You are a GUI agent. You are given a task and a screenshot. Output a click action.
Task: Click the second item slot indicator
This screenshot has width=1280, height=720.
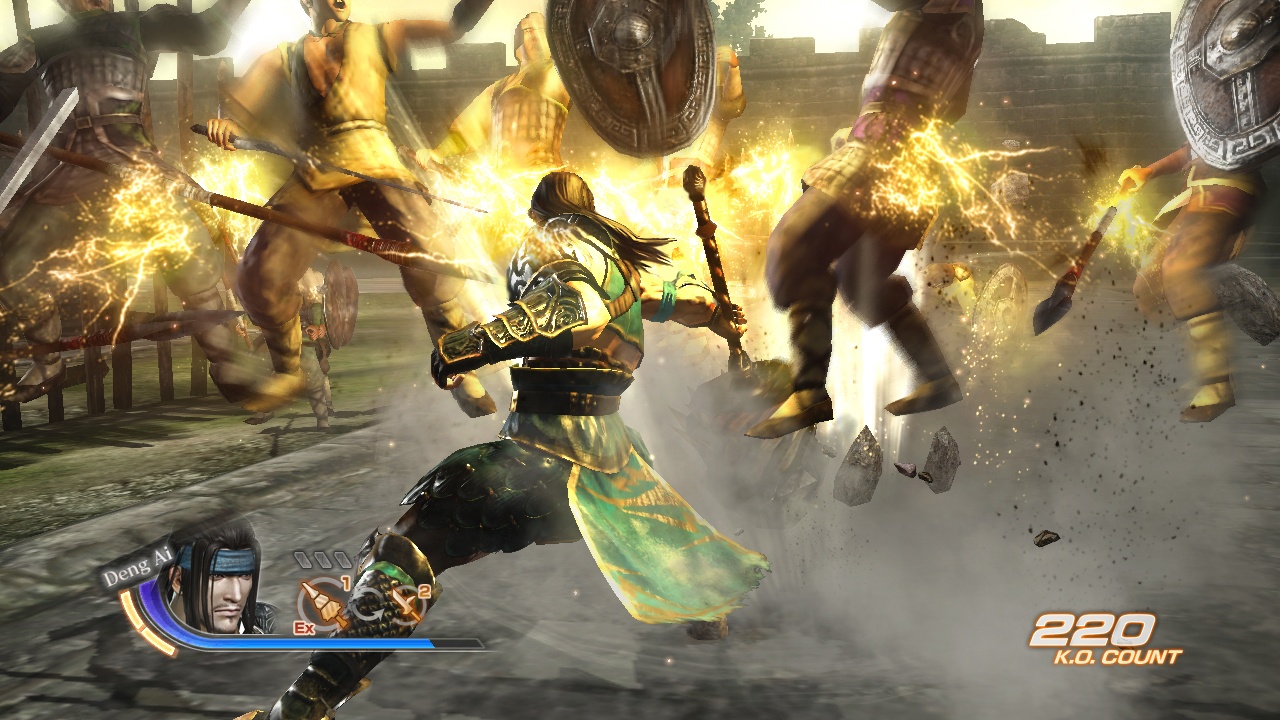tap(322, 559)
